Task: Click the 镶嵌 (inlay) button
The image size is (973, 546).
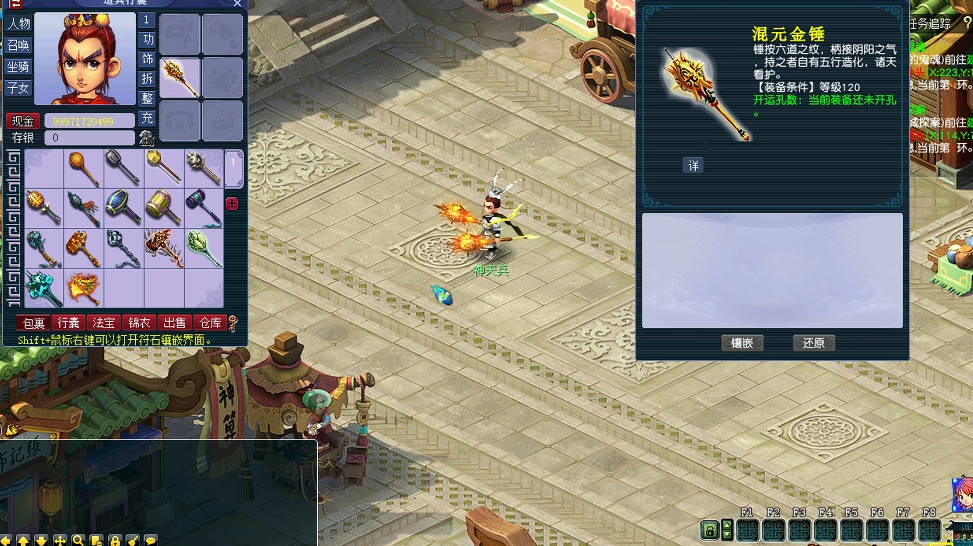Action: tap(742, 343)
